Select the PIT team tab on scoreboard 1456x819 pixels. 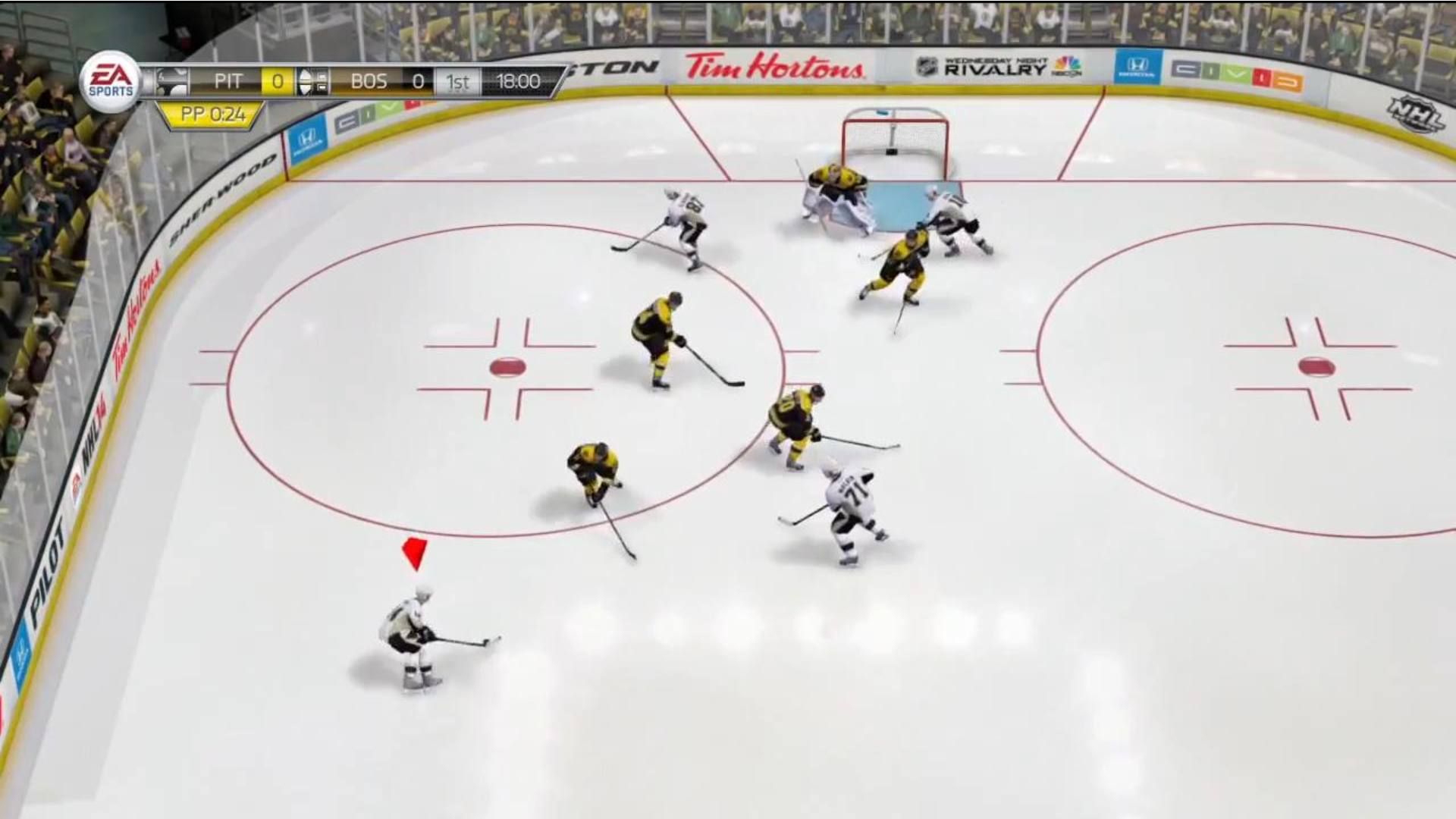tap(230, 80)
